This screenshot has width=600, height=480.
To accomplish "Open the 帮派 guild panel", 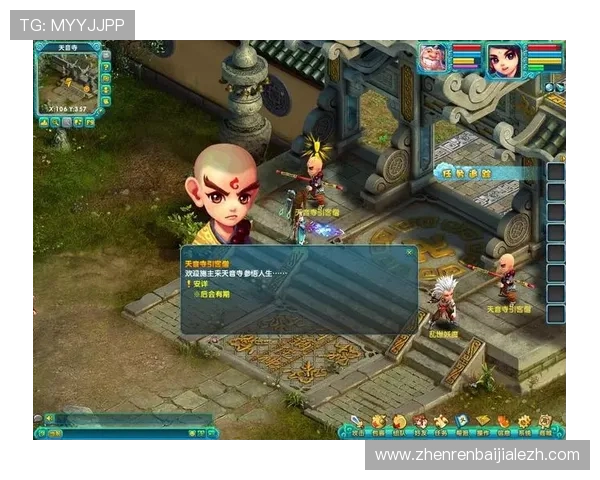I will (461, 424).
